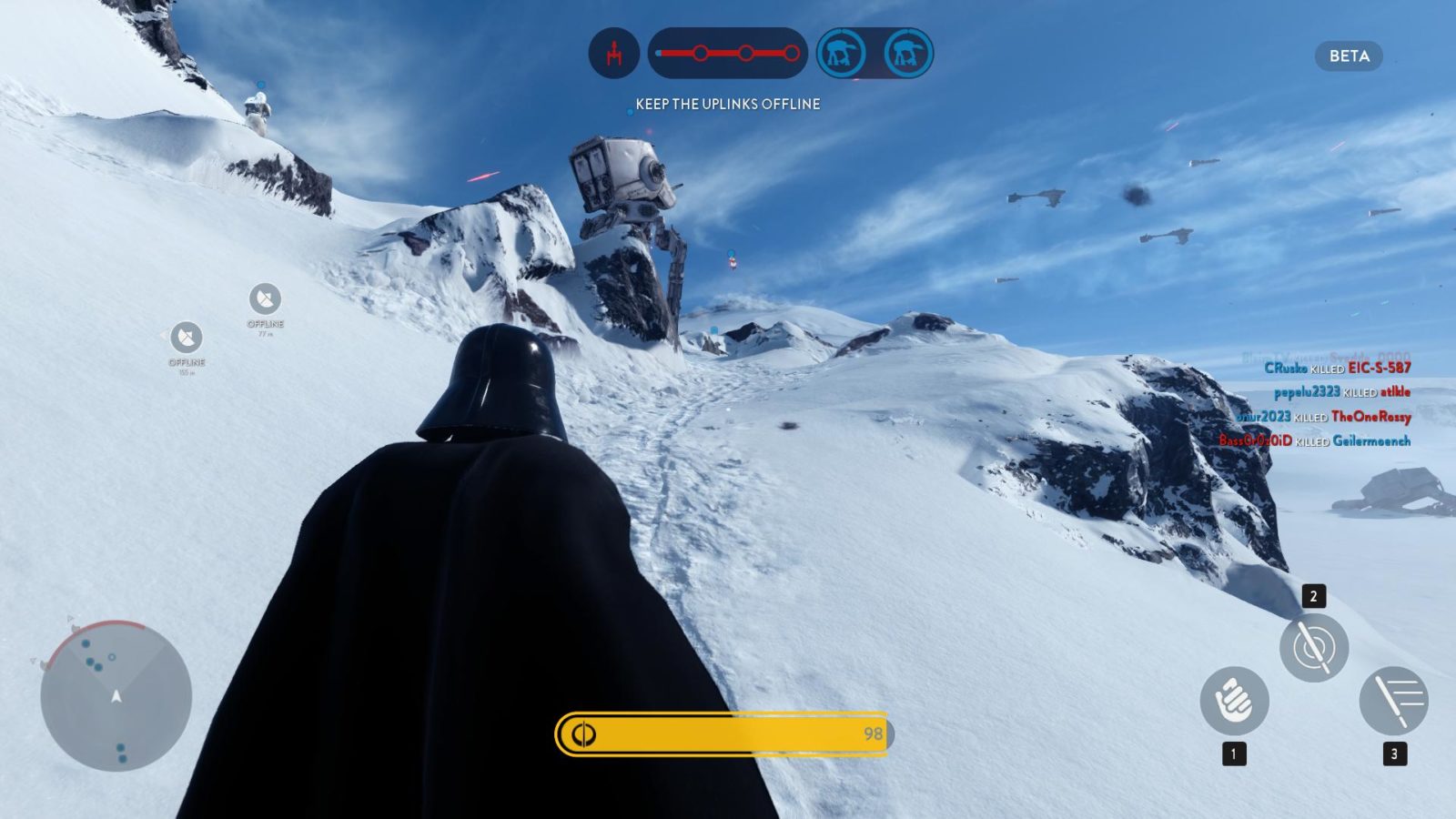
Task: Select the Y-wing objective icon
Action: (614, 53)
